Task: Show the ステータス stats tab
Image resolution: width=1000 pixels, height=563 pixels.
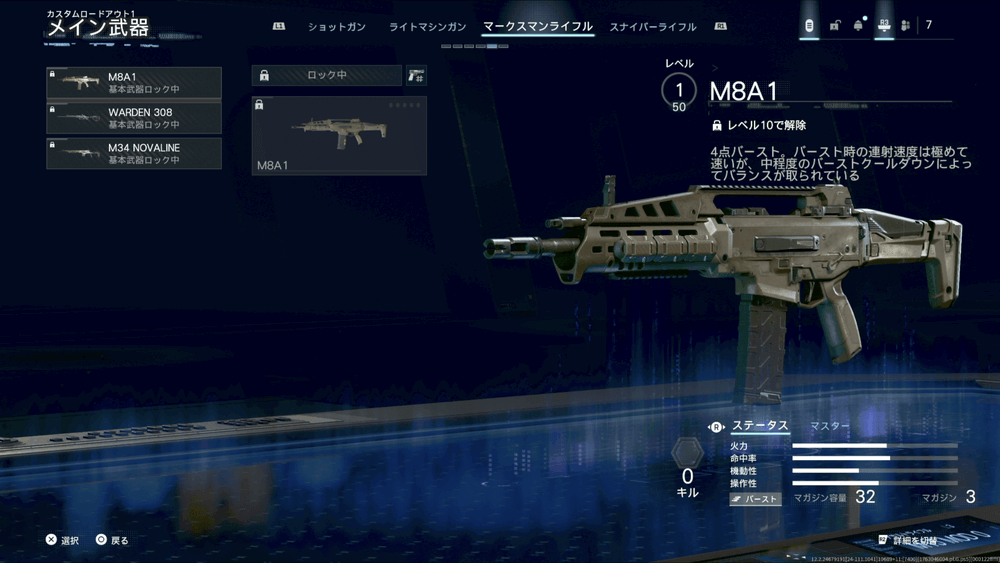Action: (760, 426)
